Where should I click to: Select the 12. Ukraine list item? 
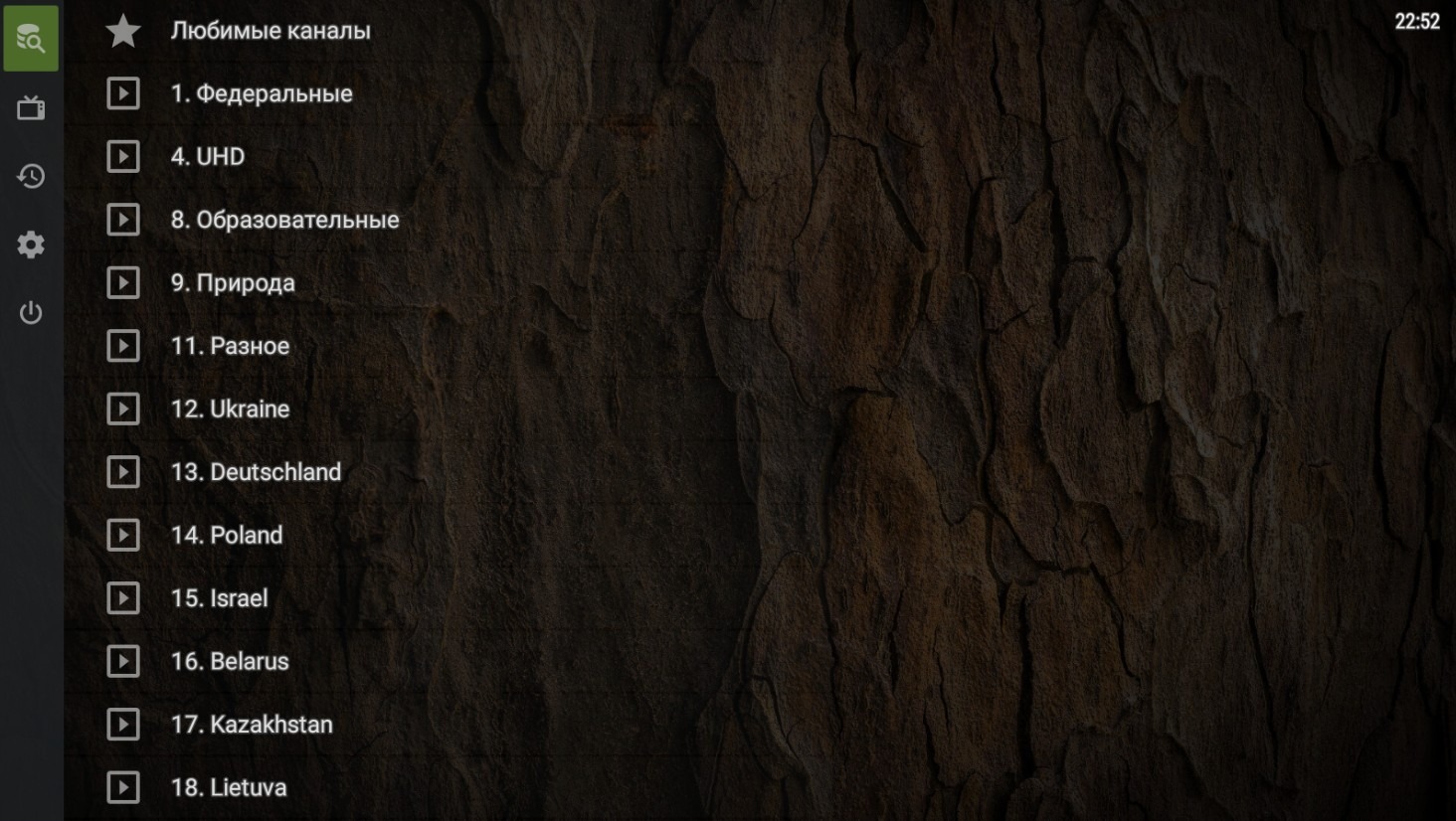click(x=230, y=409)
